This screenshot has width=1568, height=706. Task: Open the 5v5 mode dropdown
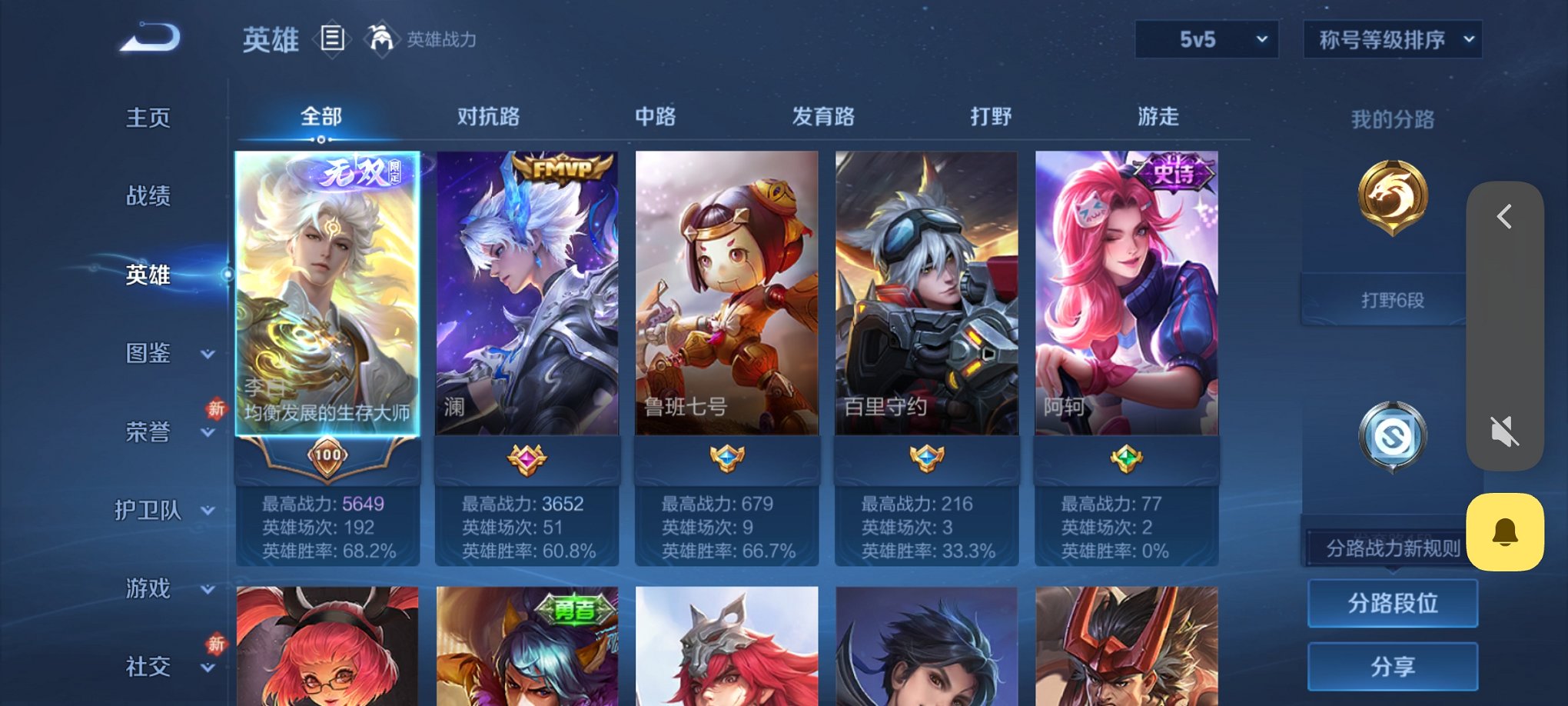pos(1205,38)
